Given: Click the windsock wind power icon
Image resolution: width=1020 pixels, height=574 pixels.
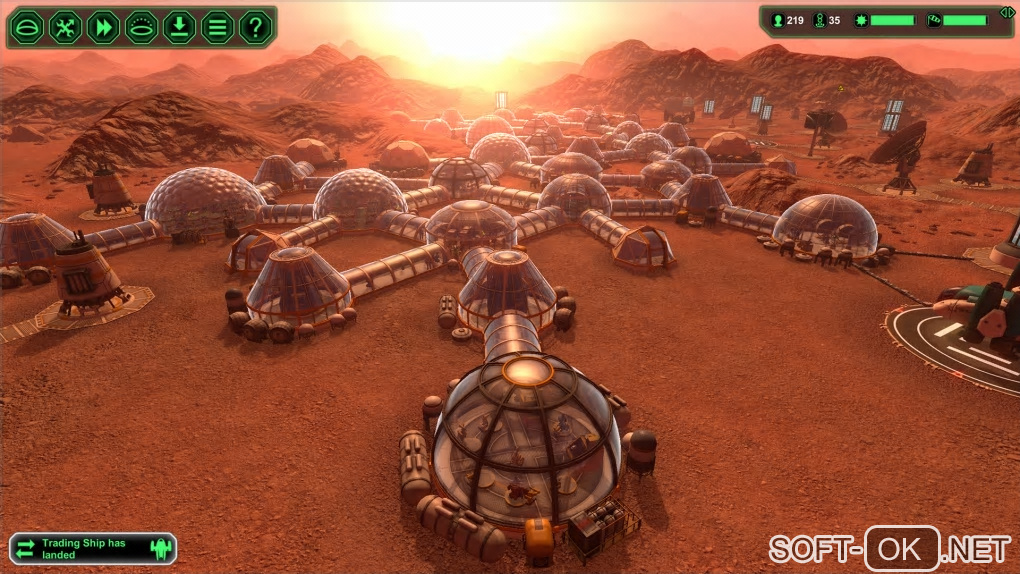Looking at the screenshot, I should coord(934,20).
